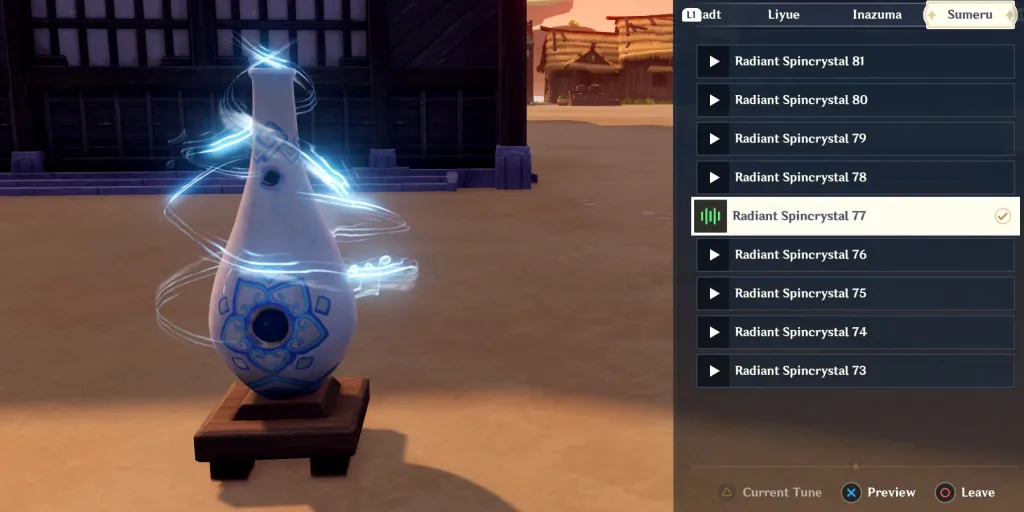The height and width of the screenshot is (512, 1024).
Task: Switch to the Liyue tab
Action: coord(783,15)
